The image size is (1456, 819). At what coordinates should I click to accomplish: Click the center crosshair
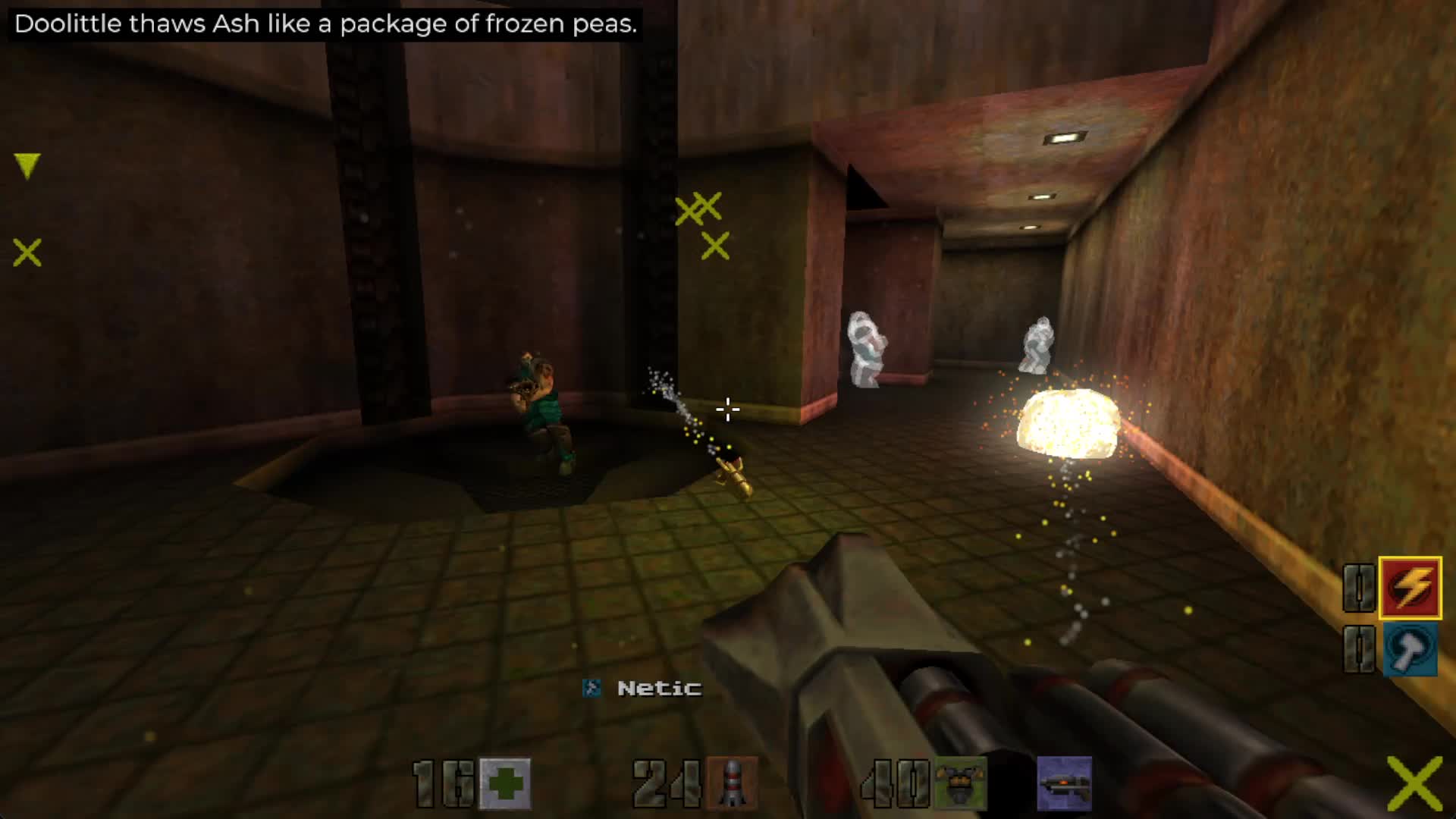coord(726,409)
